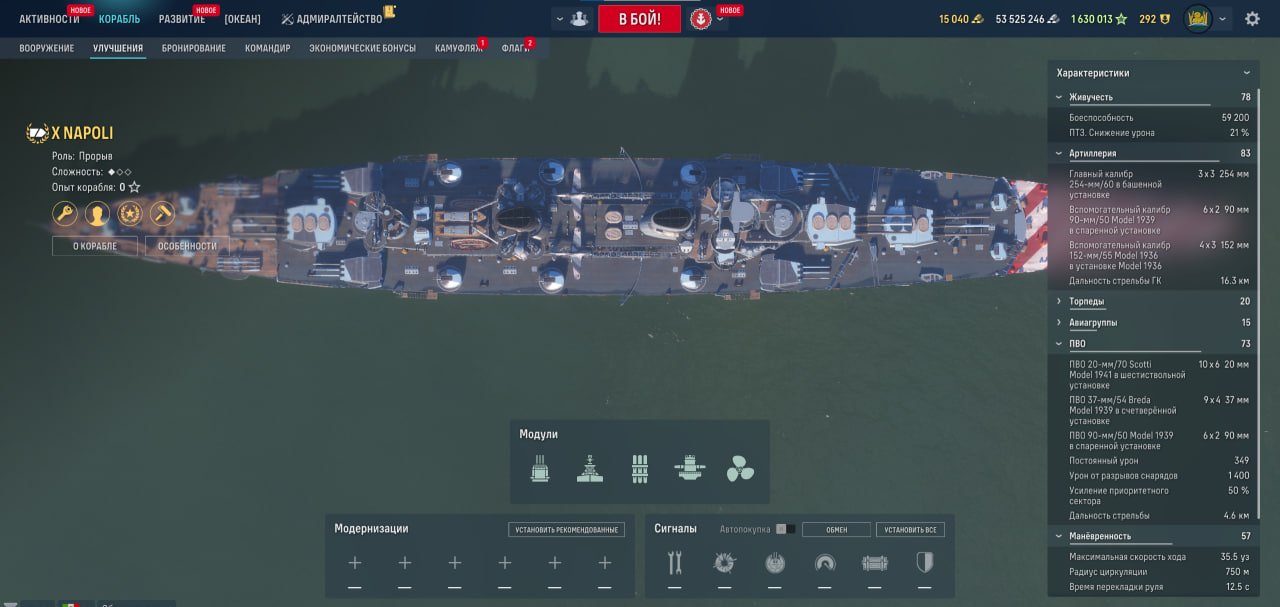Install recommended upgrades with Установить рекомендованные
This screenshot has width=1280, height=607.
[x=566, y=530]
